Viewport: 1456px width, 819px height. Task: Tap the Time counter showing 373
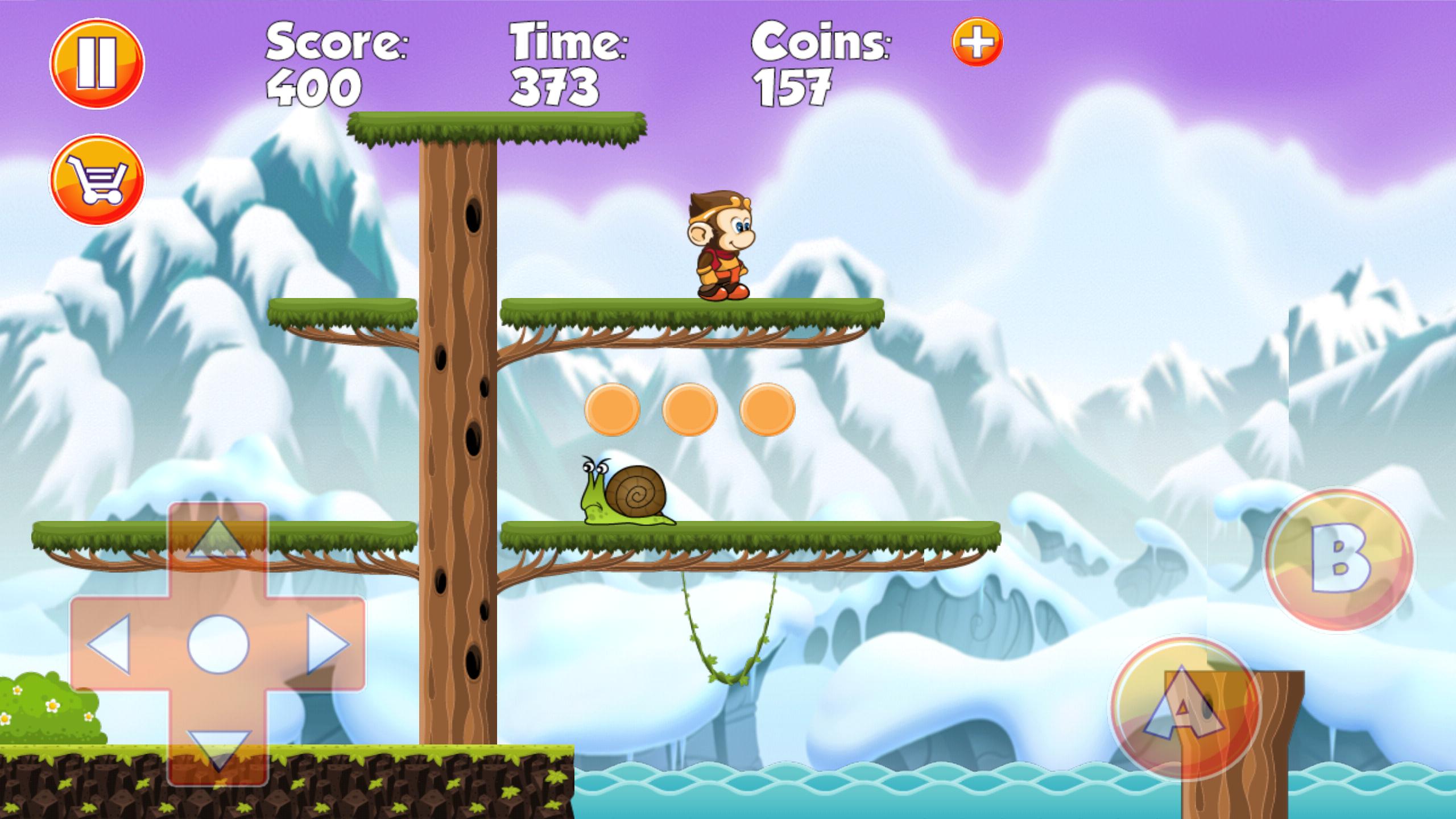(555, 85)
